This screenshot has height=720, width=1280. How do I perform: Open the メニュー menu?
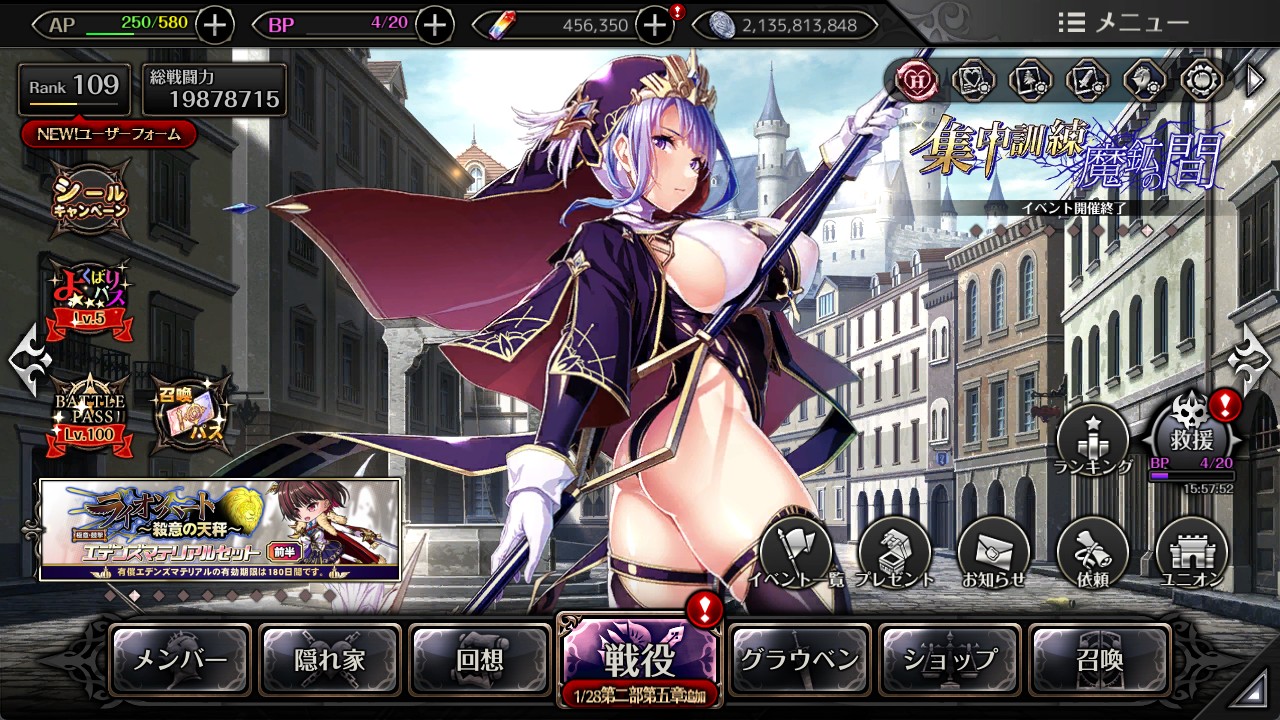coord(1124,22)
